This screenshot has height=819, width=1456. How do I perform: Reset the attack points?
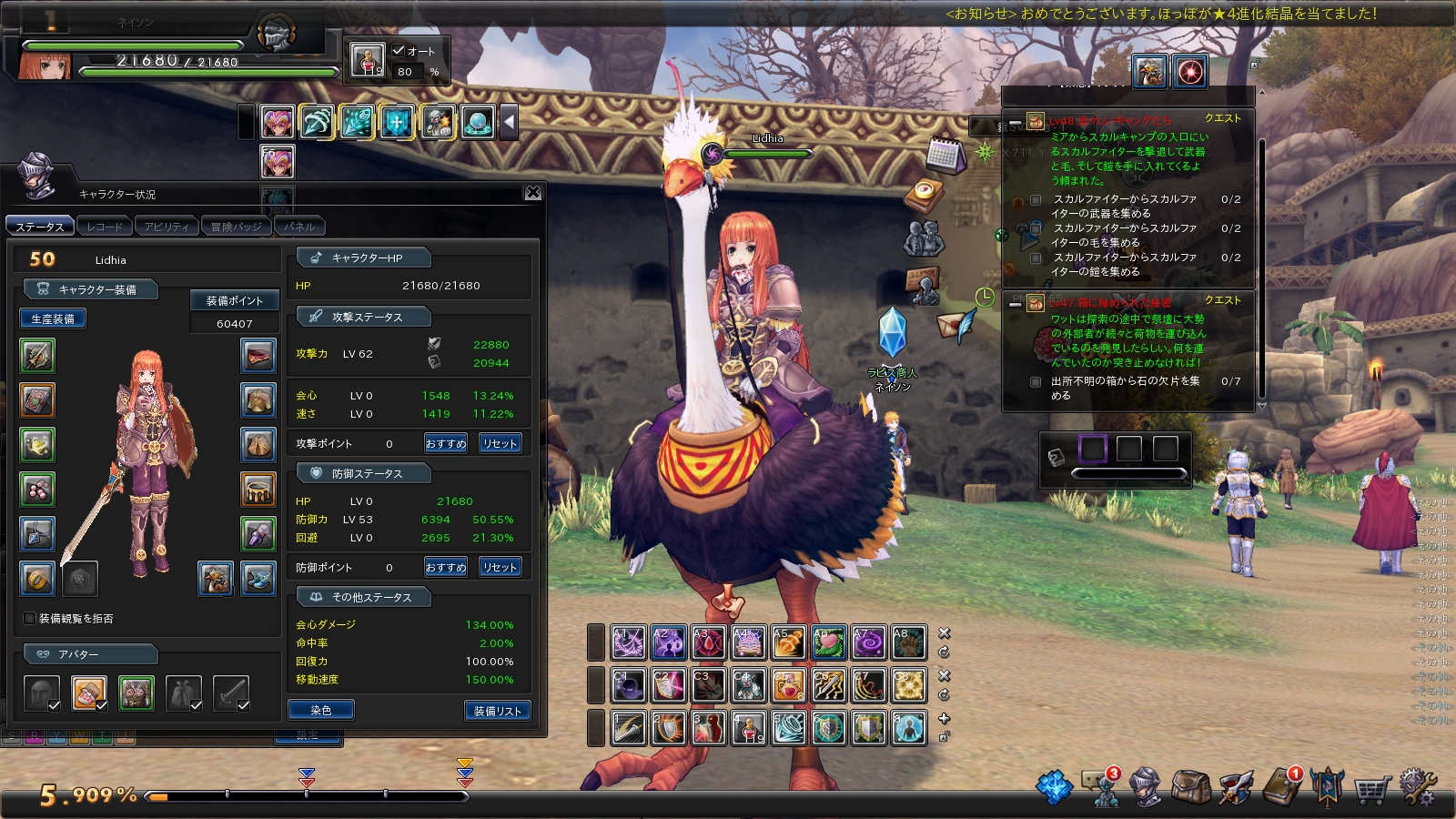(x=500, y=443)
